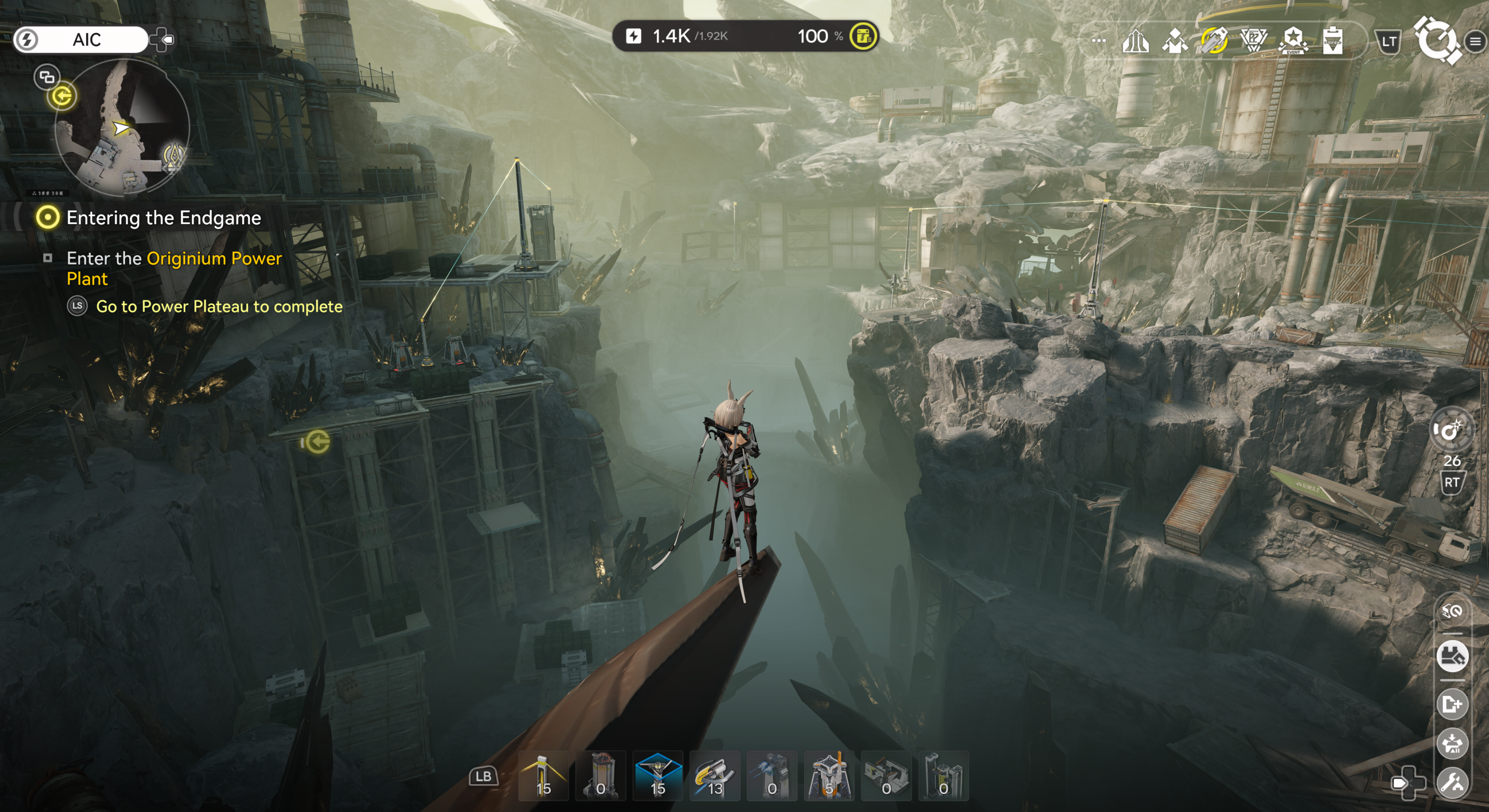Open the triple-arrow upgrade icon

tap(1135, 40)
